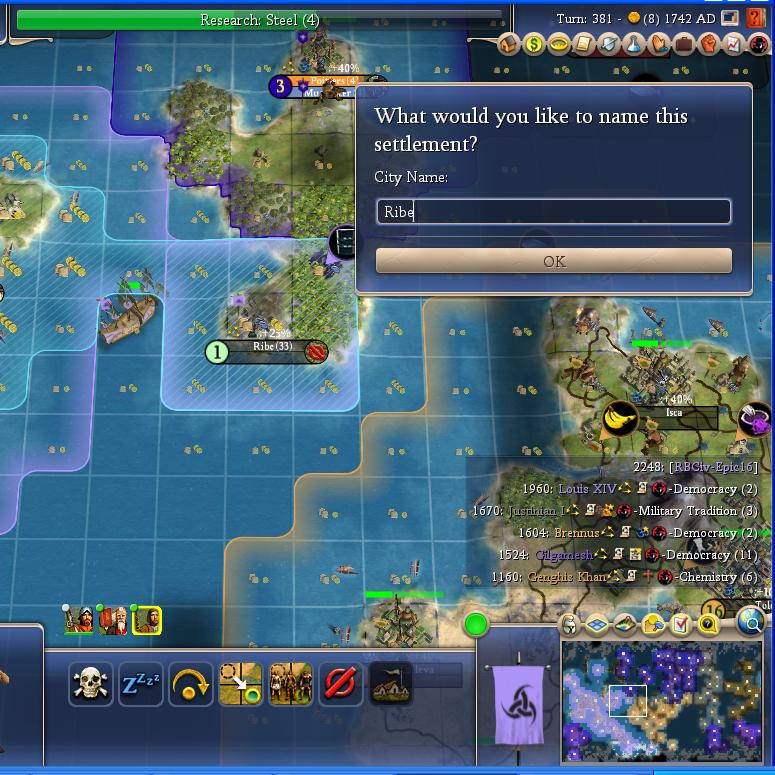The image size is (775, 775).
Task: Open the financial advisor dollar icon
Action: 534,45
